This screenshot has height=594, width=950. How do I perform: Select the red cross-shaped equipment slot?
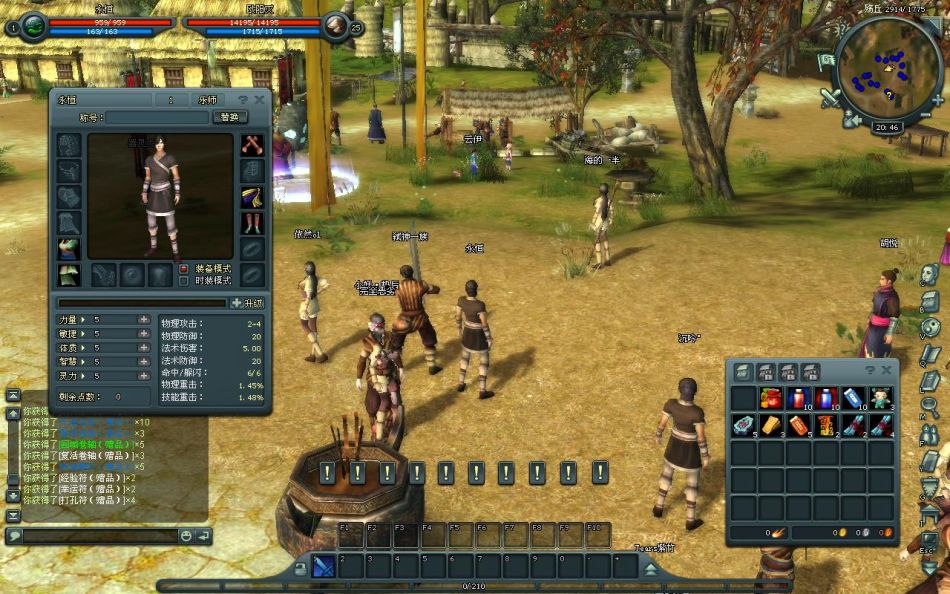[x=252, y=145]
